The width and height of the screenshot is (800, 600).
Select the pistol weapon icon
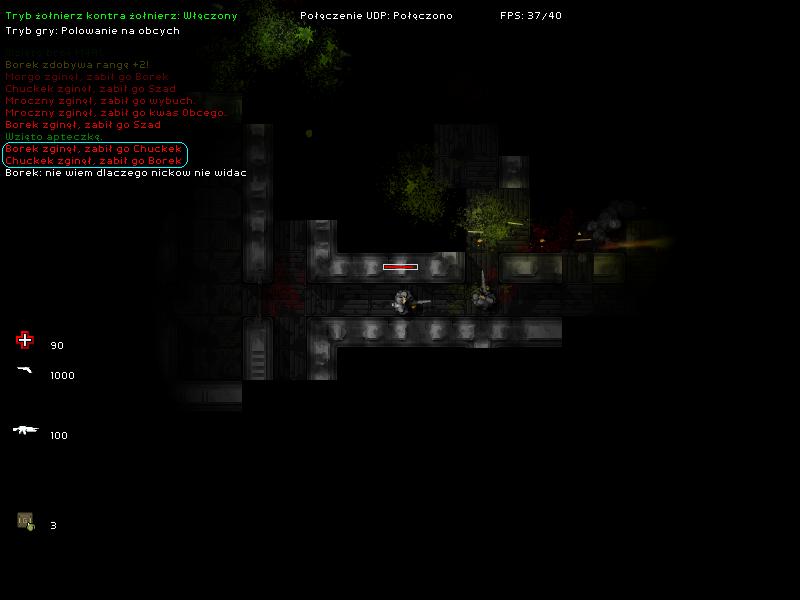(x=25, y=370)
